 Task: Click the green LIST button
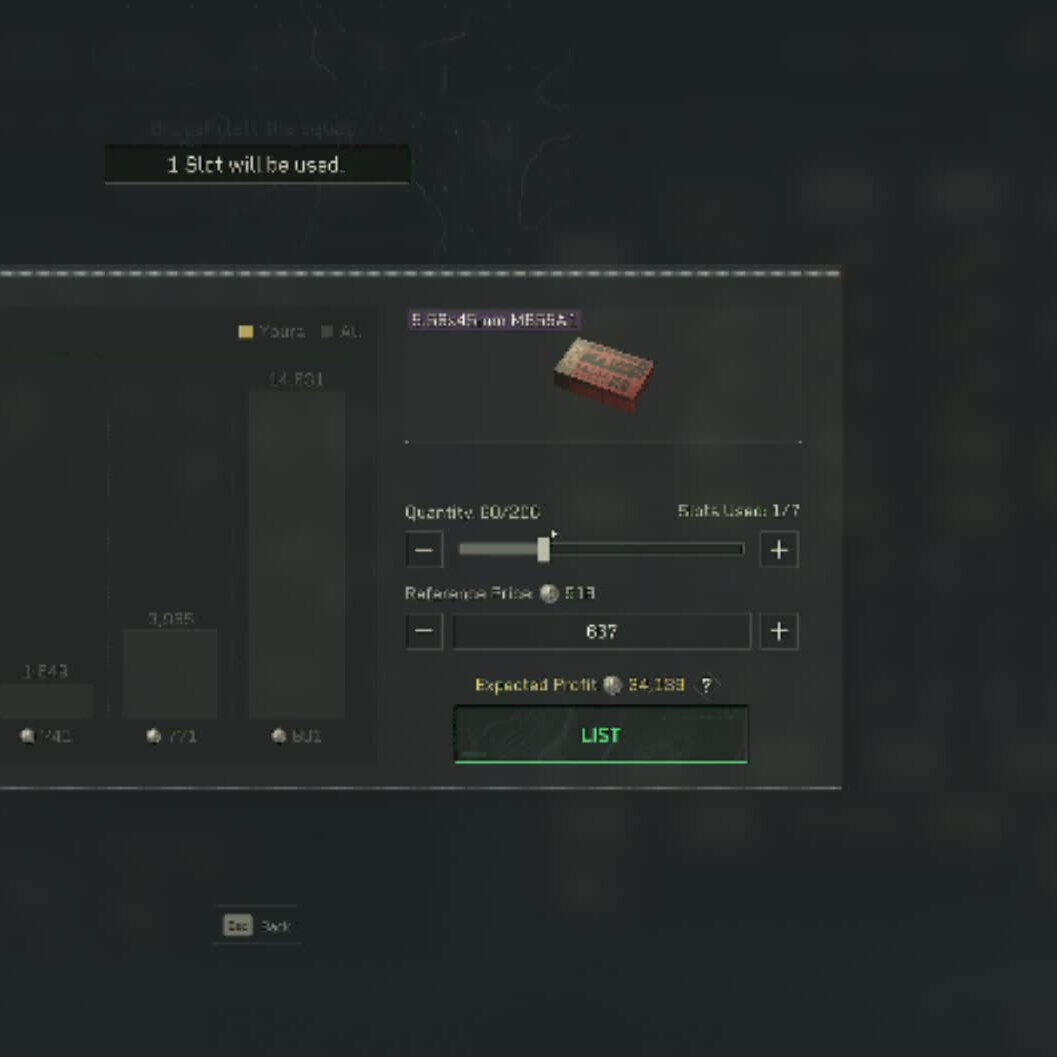coord(600,735)
